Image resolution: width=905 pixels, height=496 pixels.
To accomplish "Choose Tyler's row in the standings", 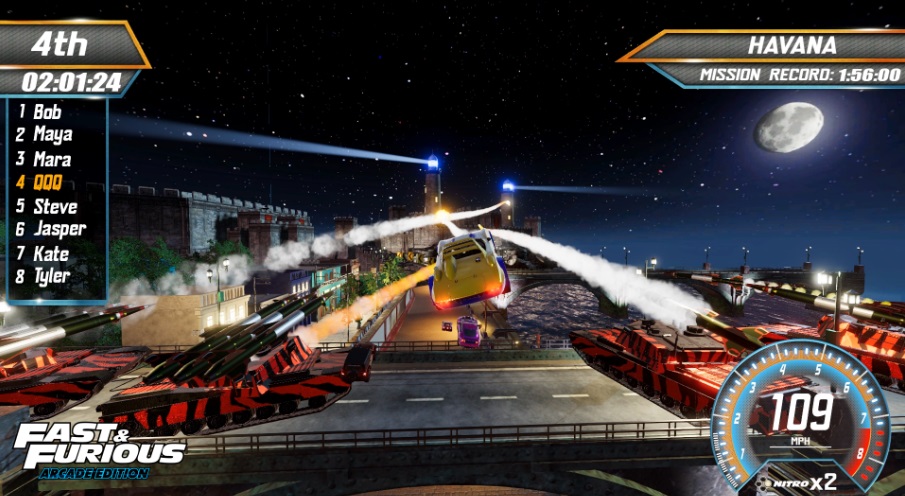I will (x=53, y=276).
